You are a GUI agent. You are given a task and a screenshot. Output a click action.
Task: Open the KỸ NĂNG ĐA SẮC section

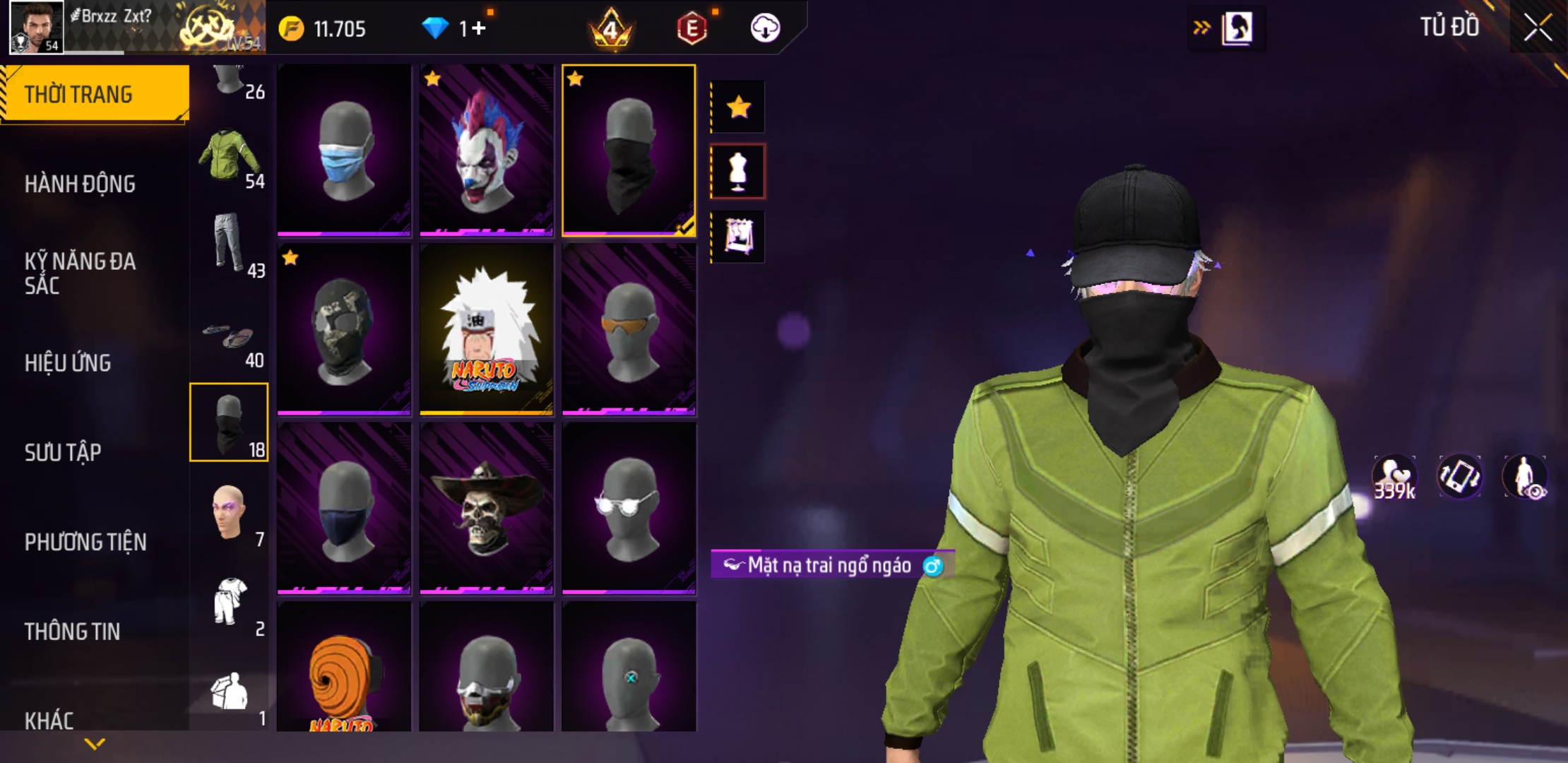point(80,273)
